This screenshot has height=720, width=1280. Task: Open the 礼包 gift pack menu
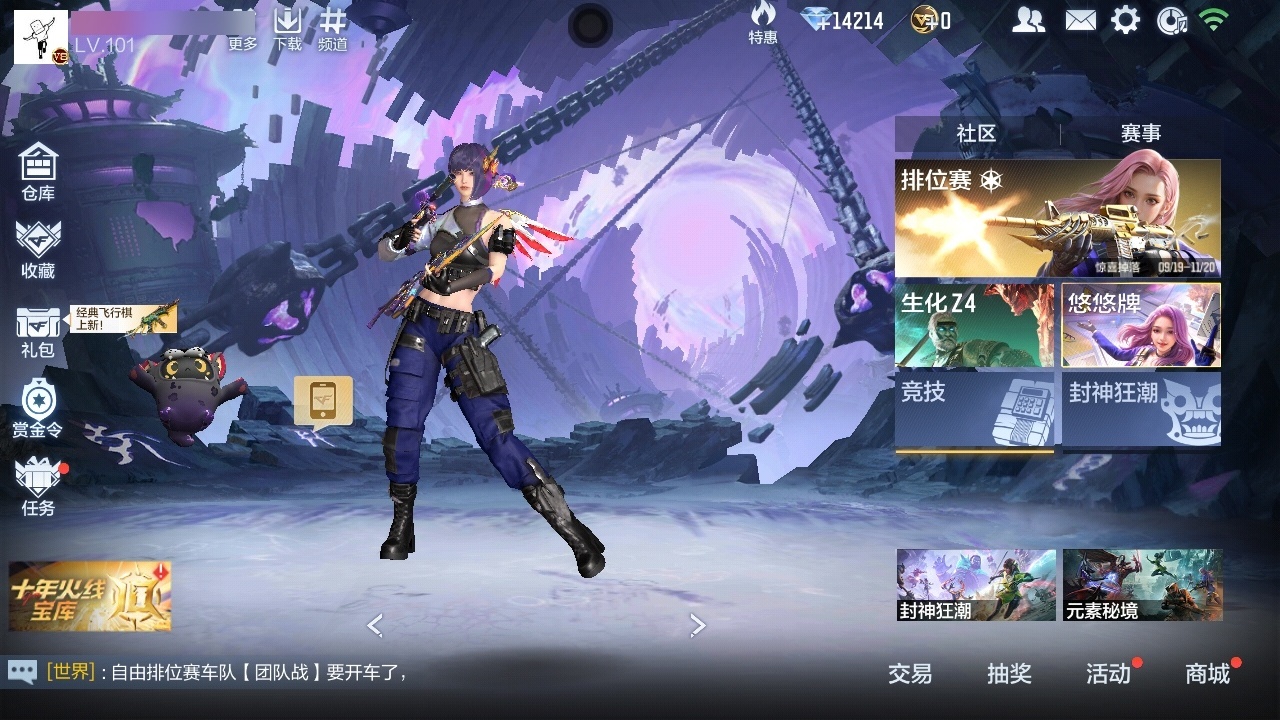coord(38,331)
